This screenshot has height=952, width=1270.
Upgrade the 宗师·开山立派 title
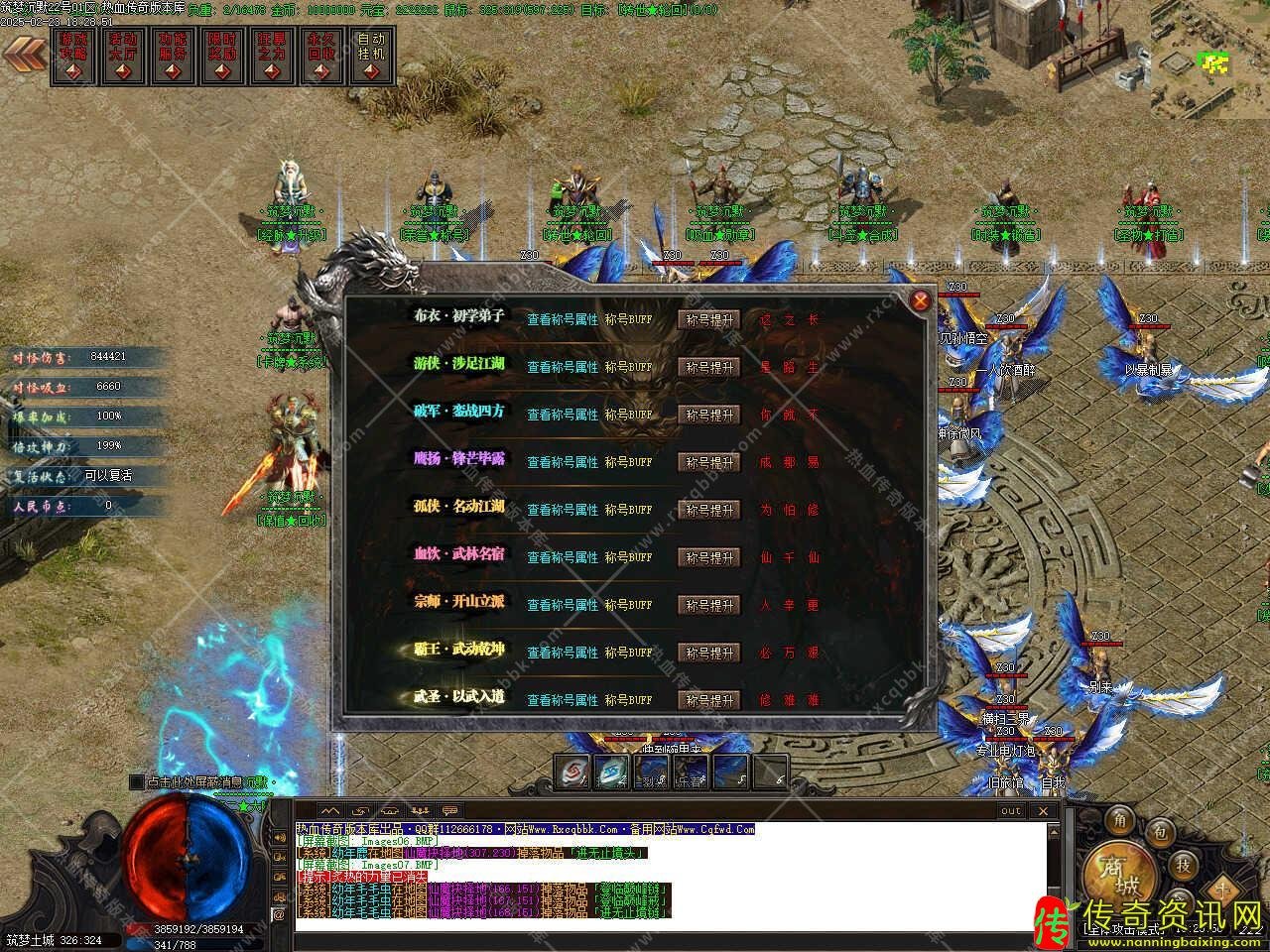709,605
